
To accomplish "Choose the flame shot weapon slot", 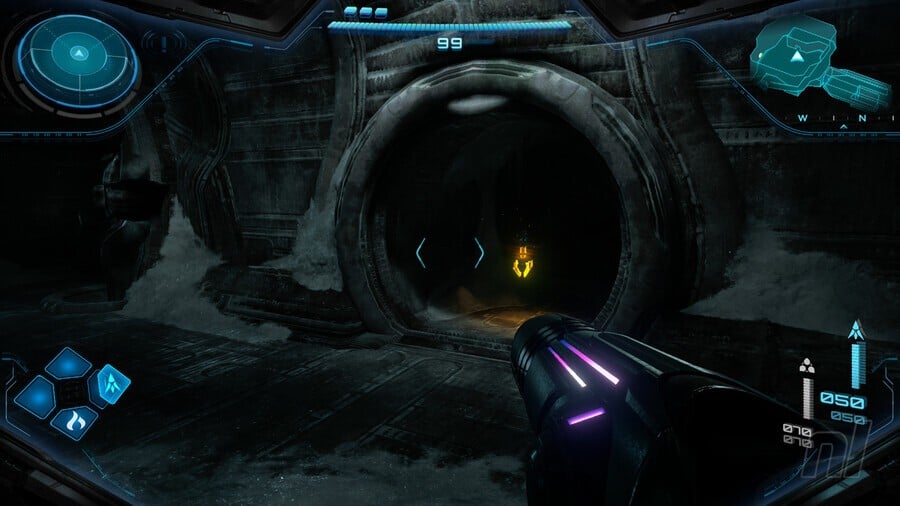I will 72,423.
